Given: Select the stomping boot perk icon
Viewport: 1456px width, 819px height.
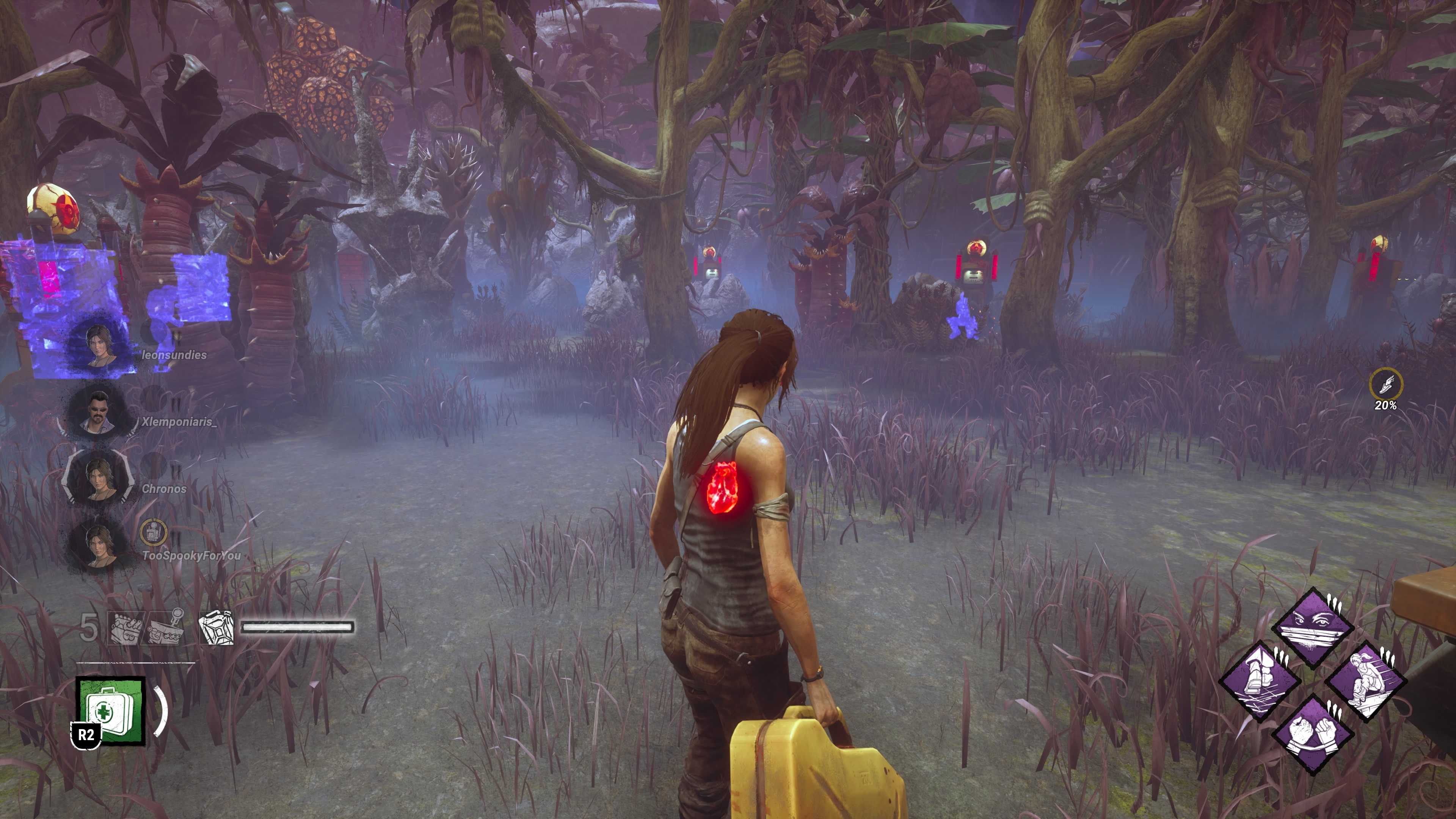Looking at the screenshot, I should pos(1260,680).
